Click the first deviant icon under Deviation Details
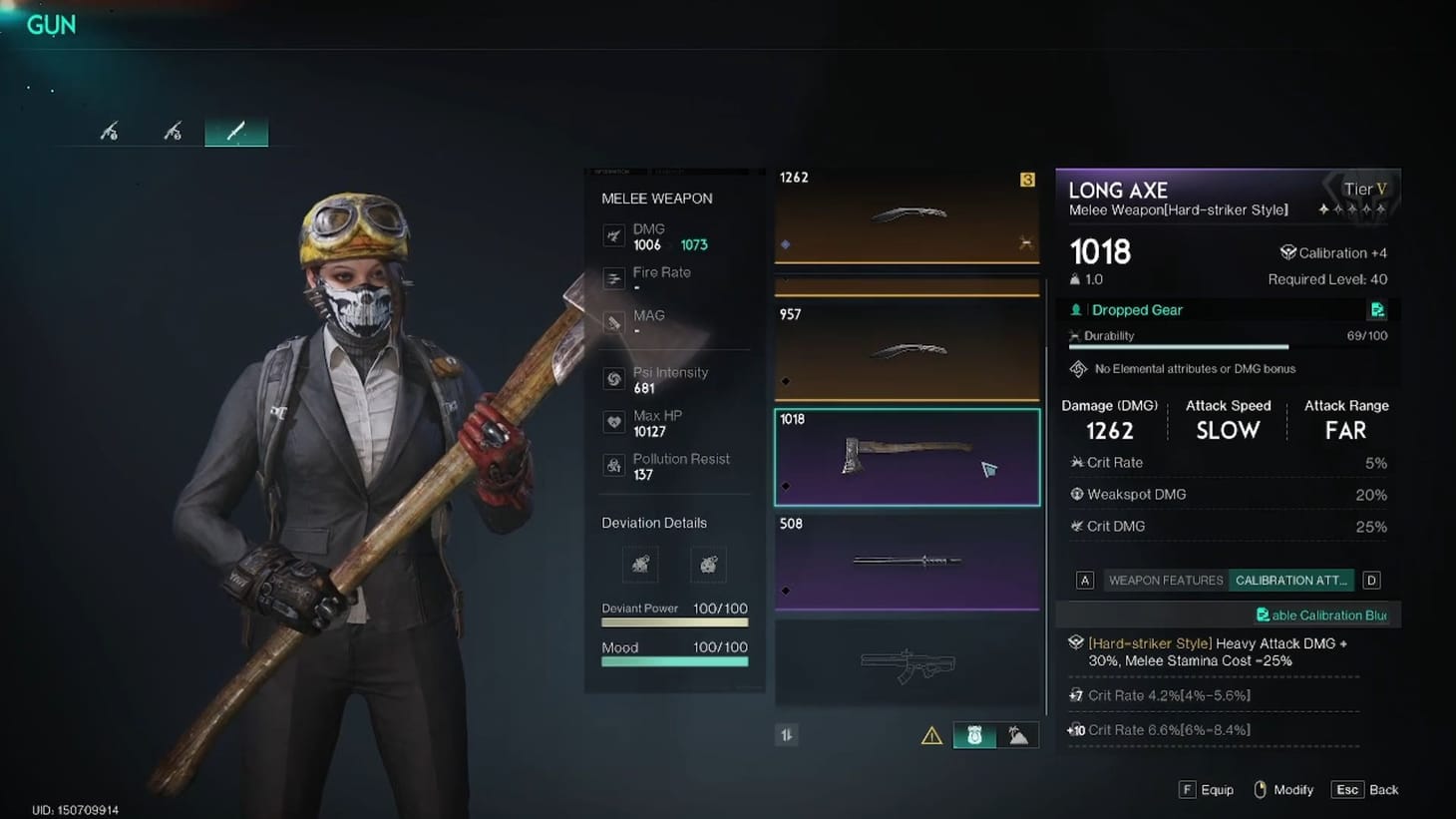 point(639,565)
